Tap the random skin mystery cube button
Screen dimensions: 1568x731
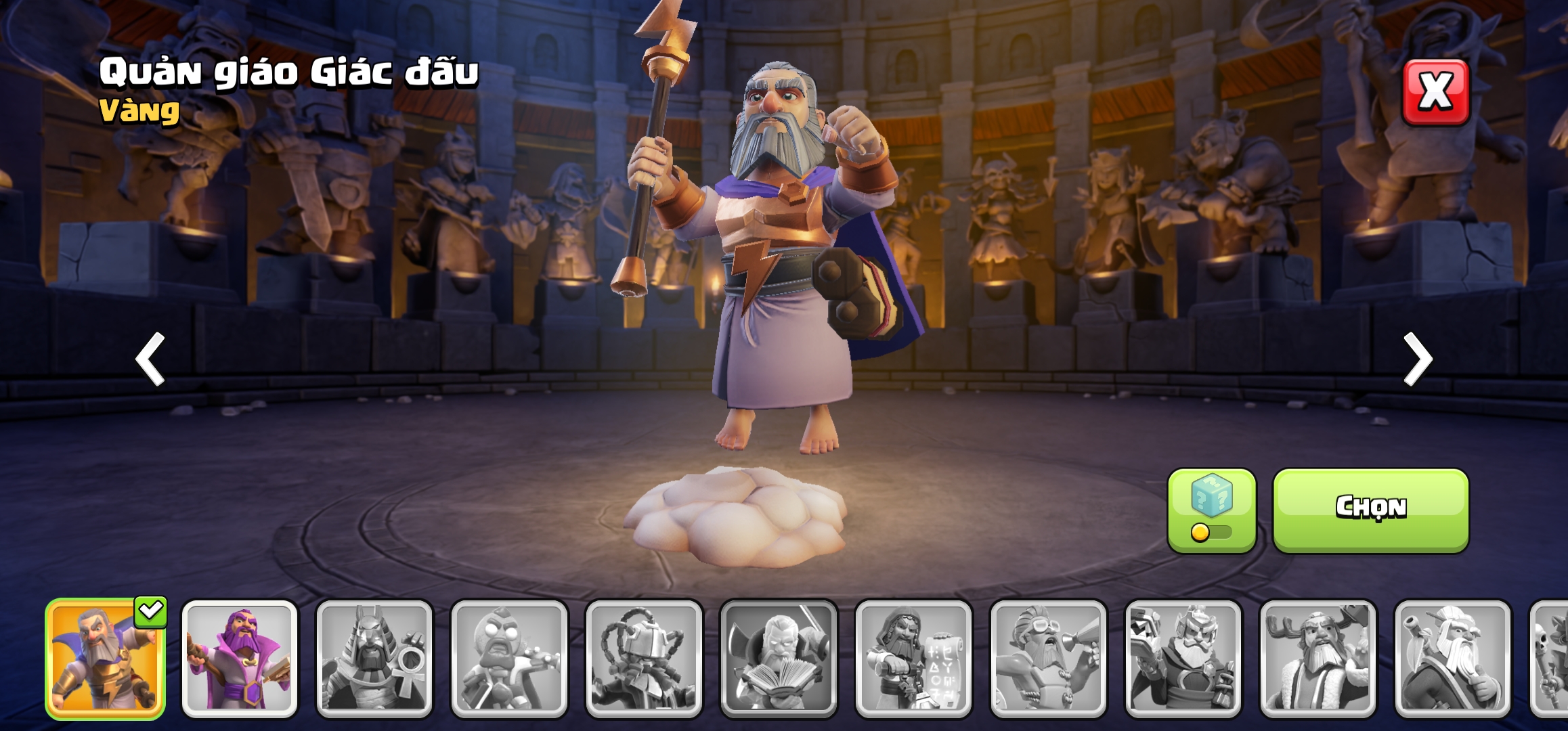click(1211, 510)
